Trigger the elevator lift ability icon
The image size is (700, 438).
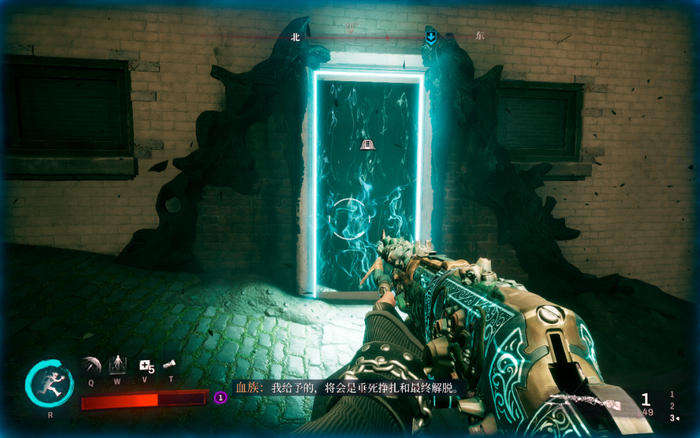pos(117,365)
